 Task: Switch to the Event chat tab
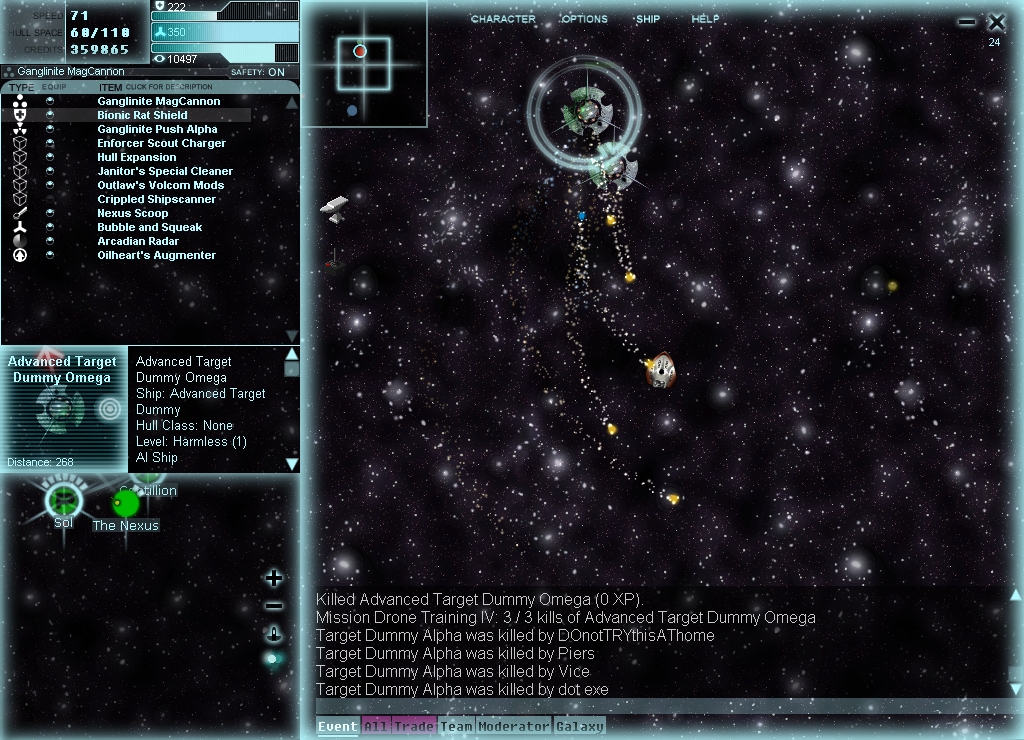coord(337,727)
